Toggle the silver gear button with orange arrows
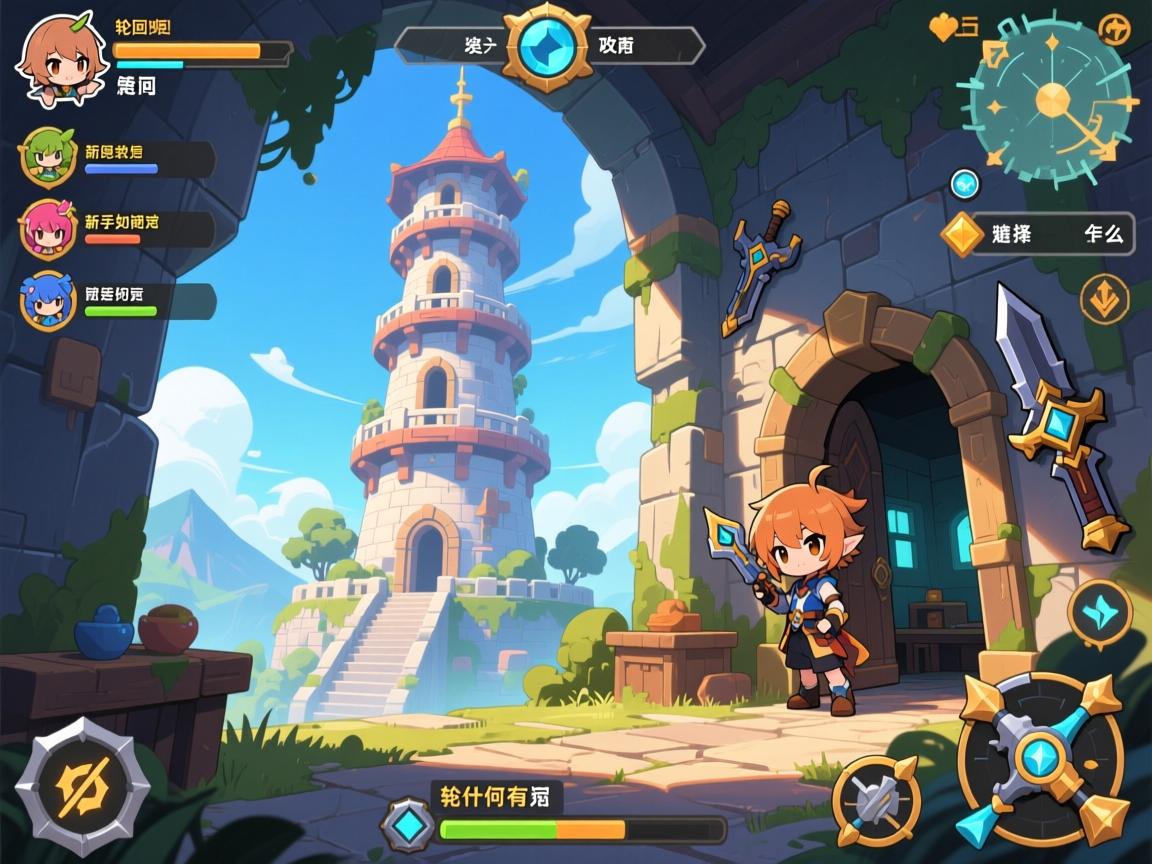The image size is (1152, 864). pos(82,786)
